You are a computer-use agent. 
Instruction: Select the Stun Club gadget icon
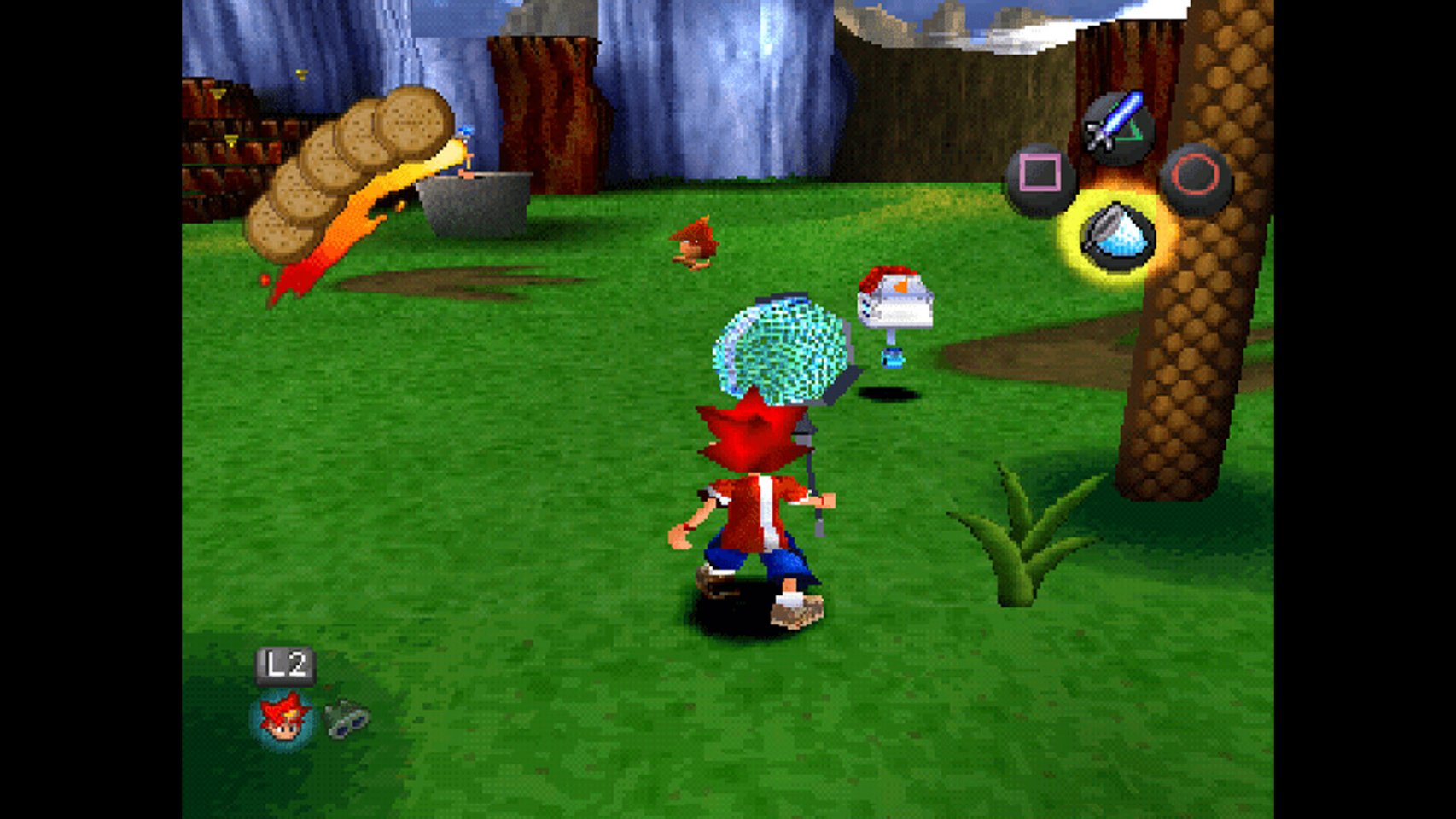pyautogui.click(x=1117, y=128)
